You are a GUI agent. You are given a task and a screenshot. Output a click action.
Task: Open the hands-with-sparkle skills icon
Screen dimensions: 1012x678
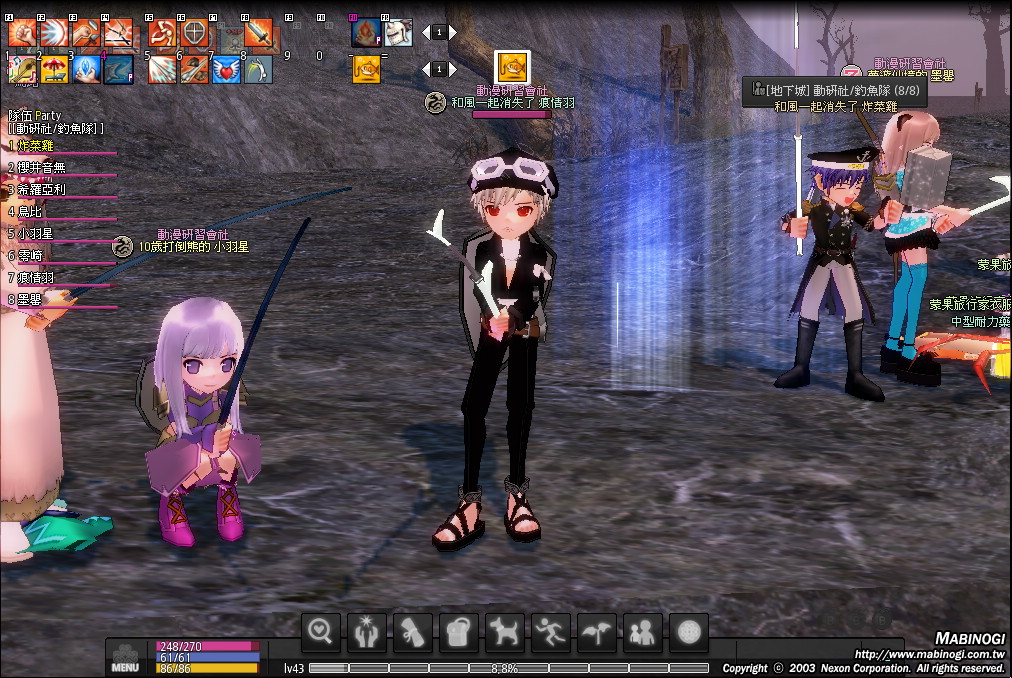point(366,632)
